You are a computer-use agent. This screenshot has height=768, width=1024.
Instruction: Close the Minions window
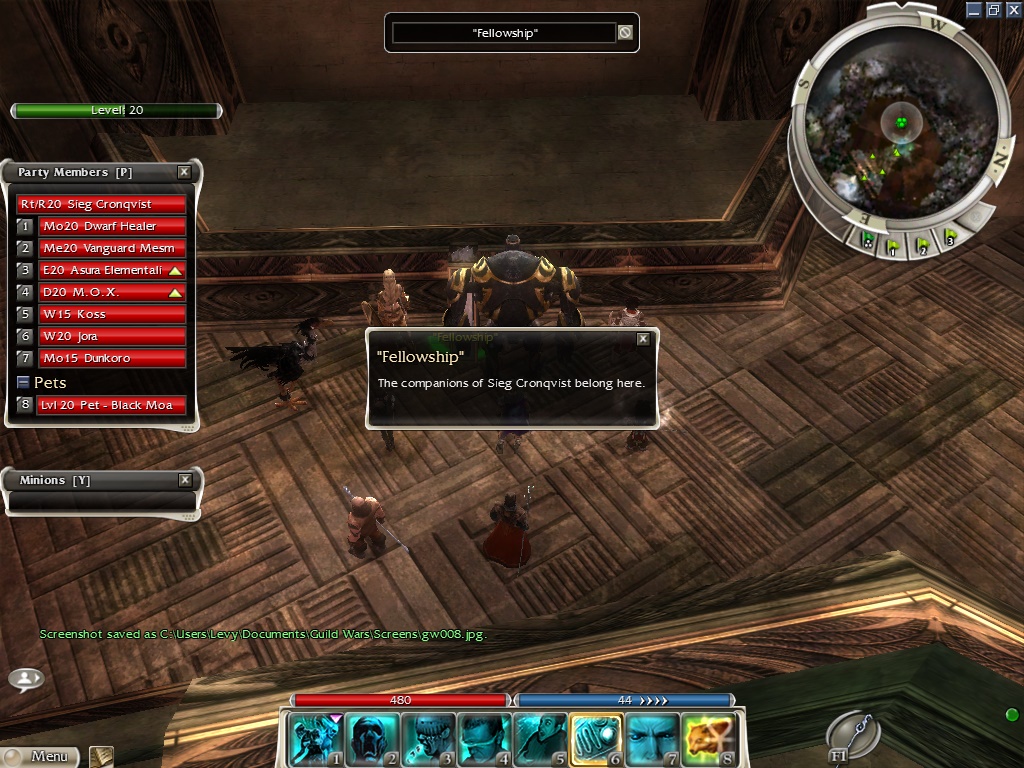click(x=185, y=480)
